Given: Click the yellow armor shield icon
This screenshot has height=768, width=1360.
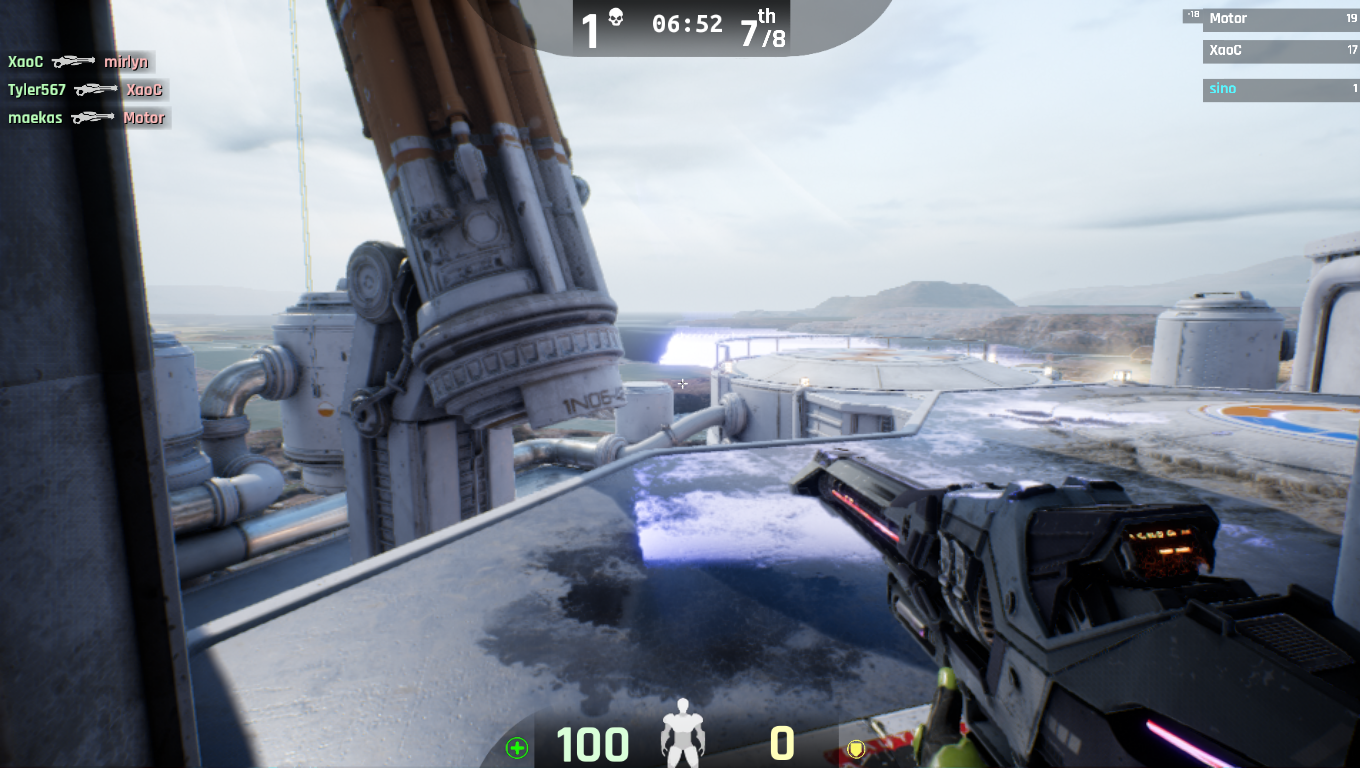Looking at the screenshot, I should click(x=855, y=748).
